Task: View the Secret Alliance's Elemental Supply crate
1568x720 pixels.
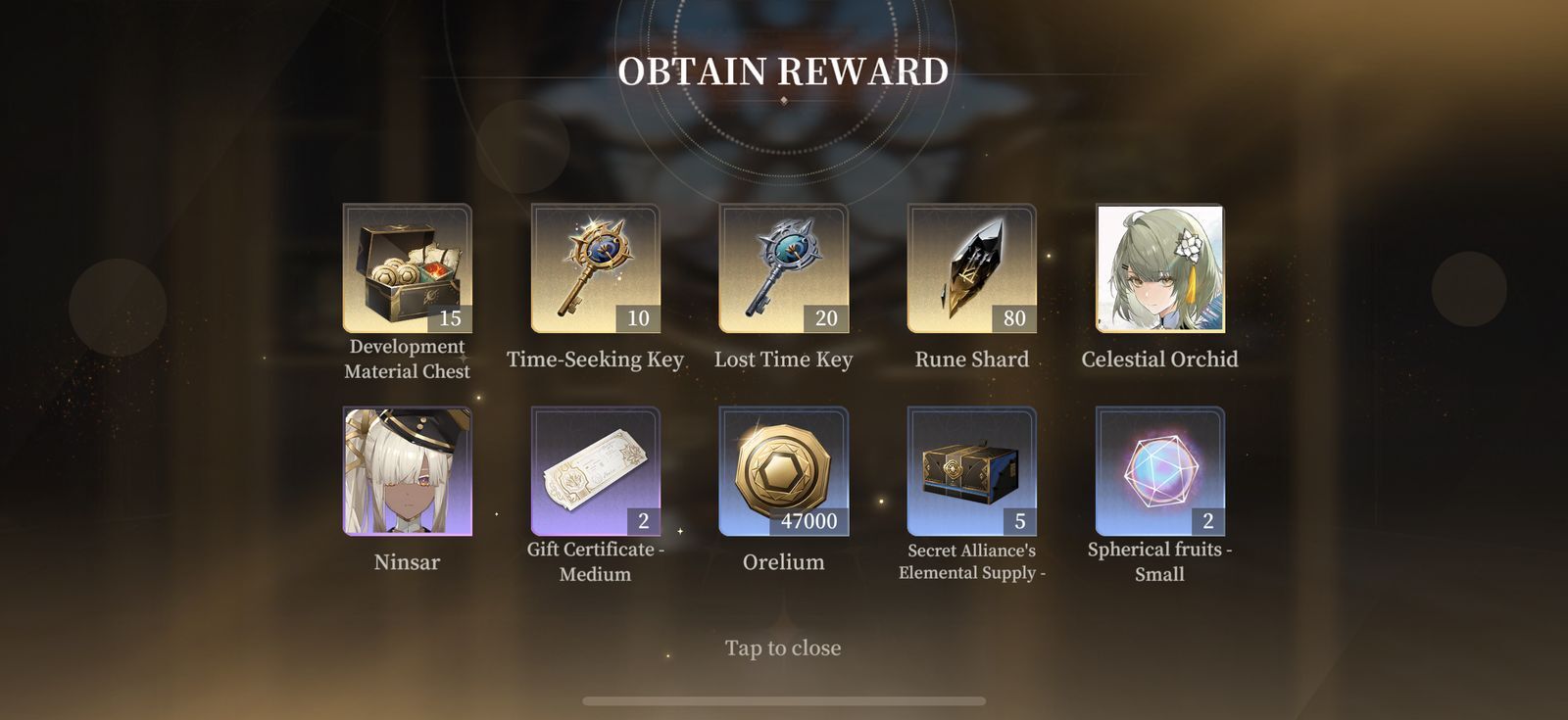Action: (x=971, y=471)
